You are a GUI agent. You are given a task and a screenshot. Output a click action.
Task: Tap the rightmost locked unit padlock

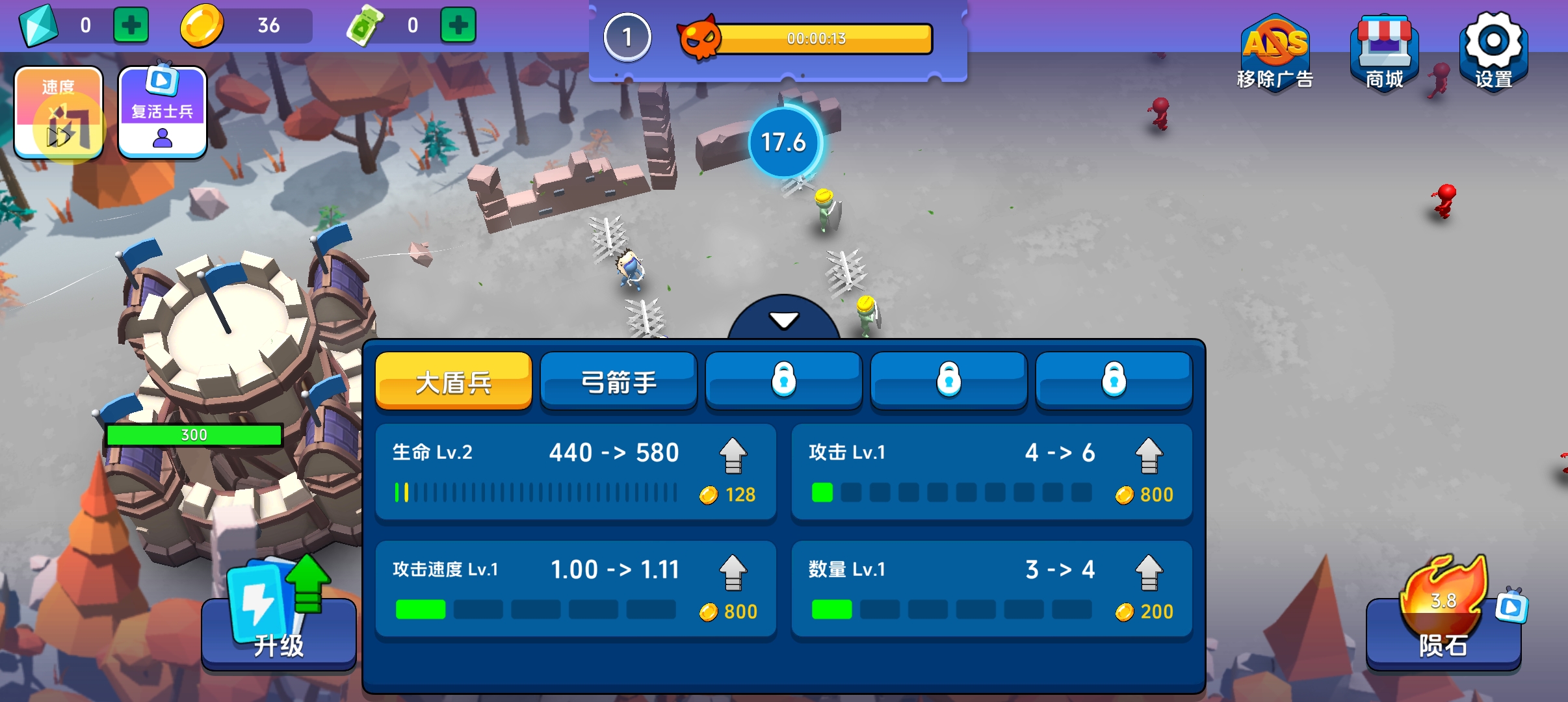[x=1114, y=380]
